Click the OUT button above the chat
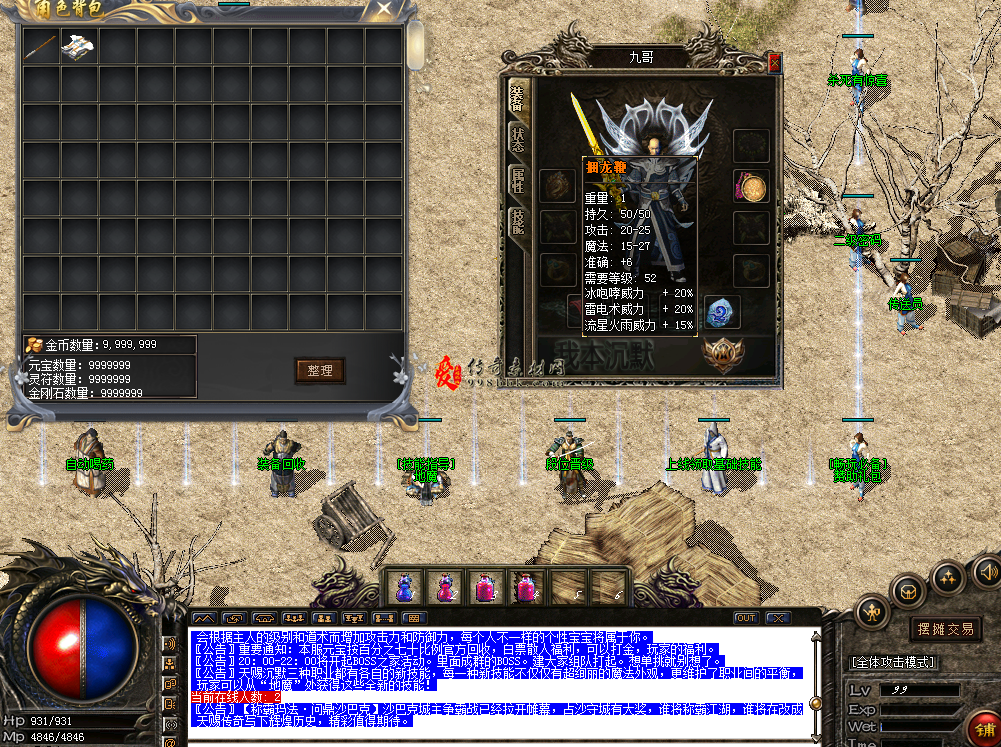Screen dimensions: 1001x747 click(x=745, y=618)
